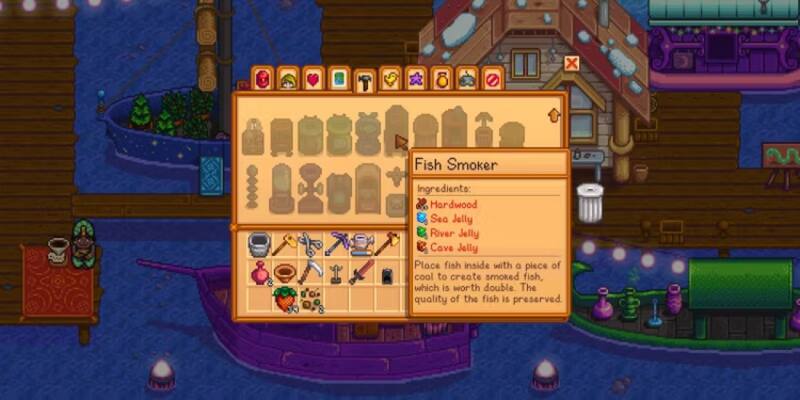Pick the shears from the inventory
This screenshot has width=800, height=400.
pos(310,244)
